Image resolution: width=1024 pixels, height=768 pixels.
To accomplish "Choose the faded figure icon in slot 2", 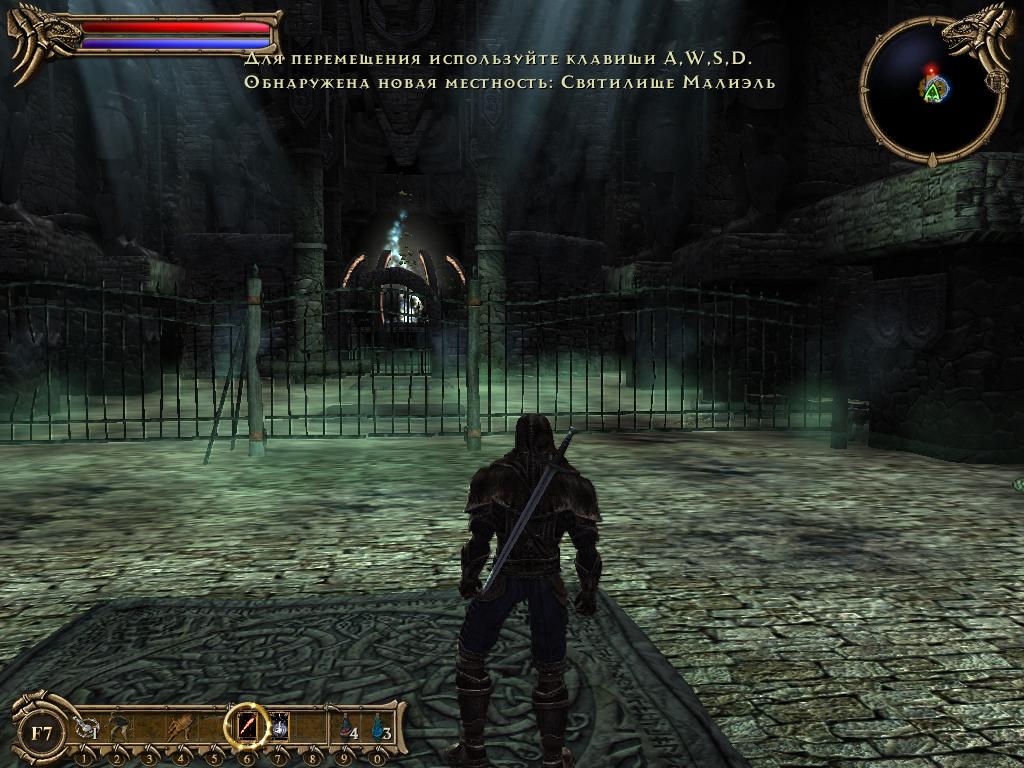I will pos(118,728).
